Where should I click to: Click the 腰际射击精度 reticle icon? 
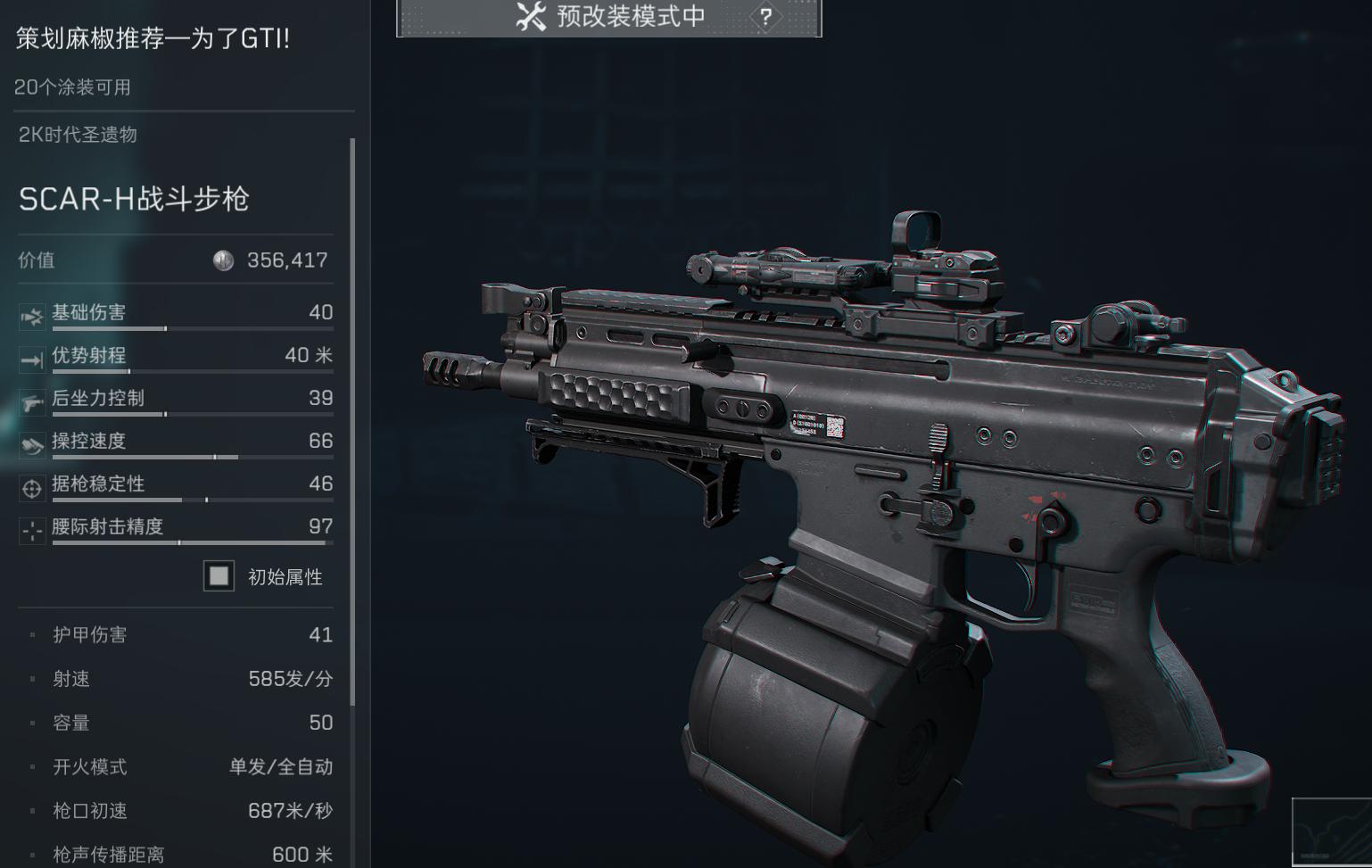(x=31, y=530)
